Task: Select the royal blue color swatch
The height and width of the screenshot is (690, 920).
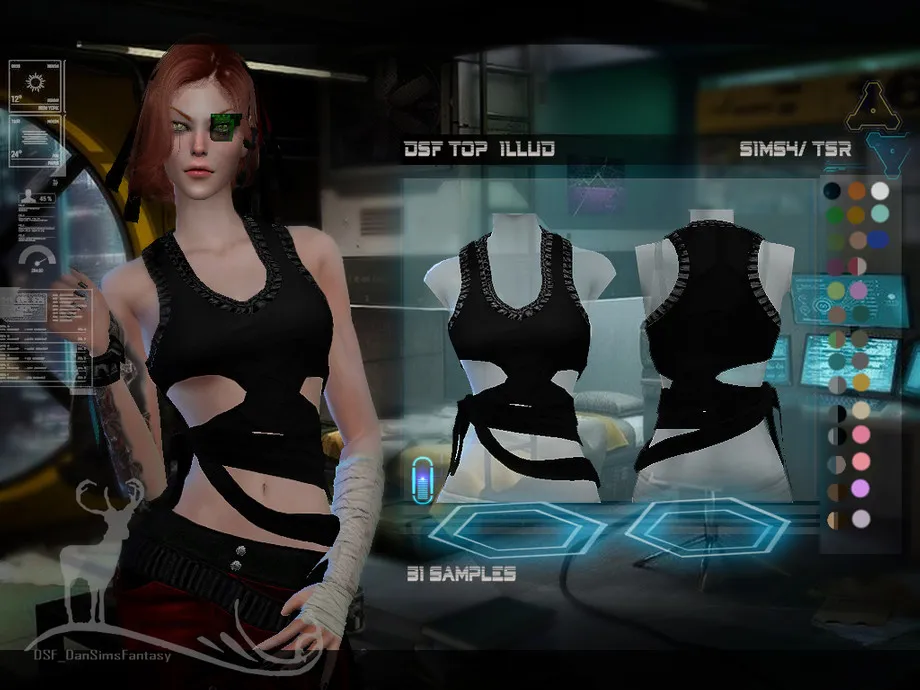Action: point(880,240)
